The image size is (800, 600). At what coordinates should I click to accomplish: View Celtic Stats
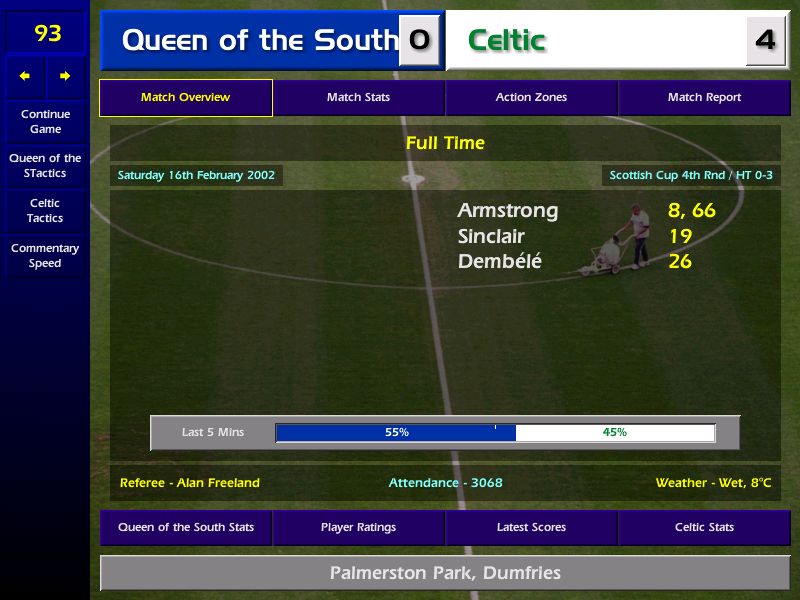(704, 528)
